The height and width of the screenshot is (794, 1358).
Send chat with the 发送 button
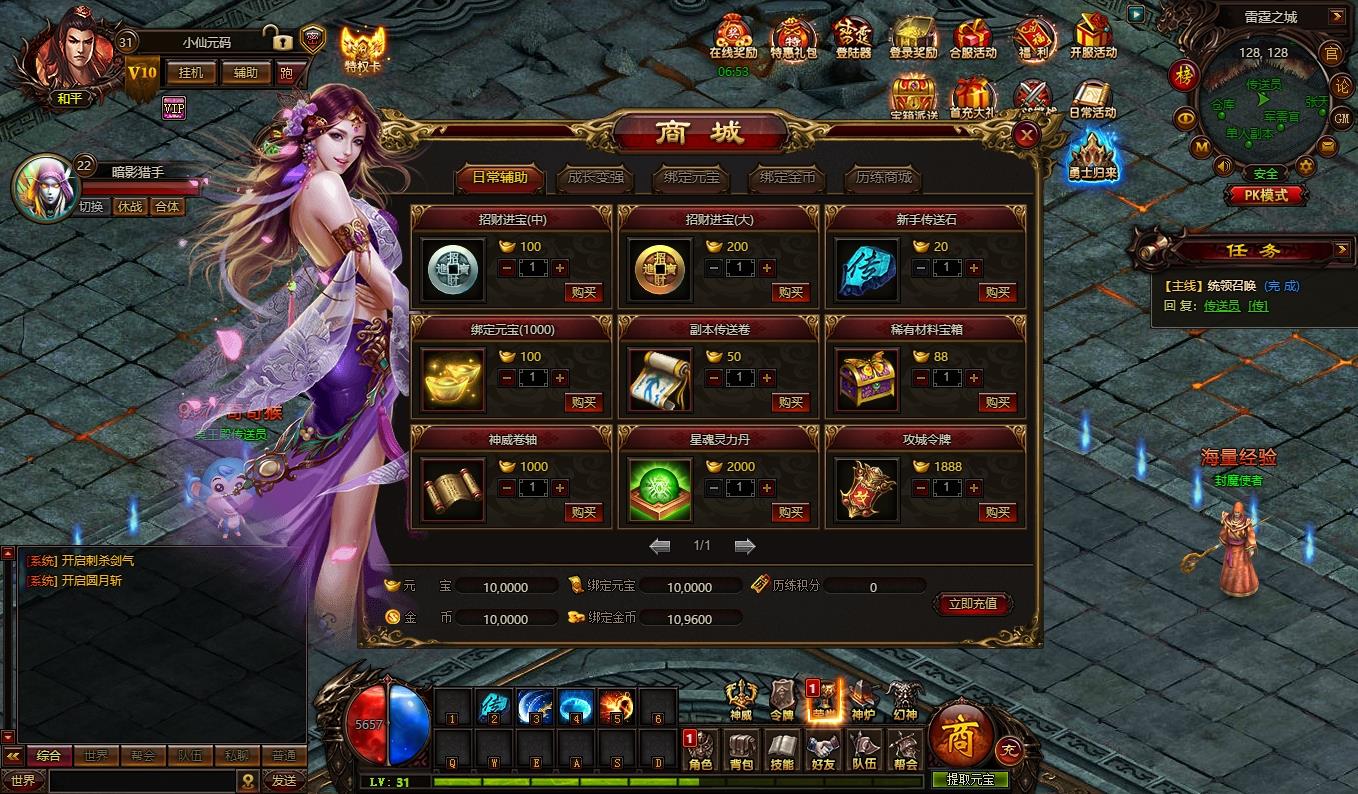[284, 781]
